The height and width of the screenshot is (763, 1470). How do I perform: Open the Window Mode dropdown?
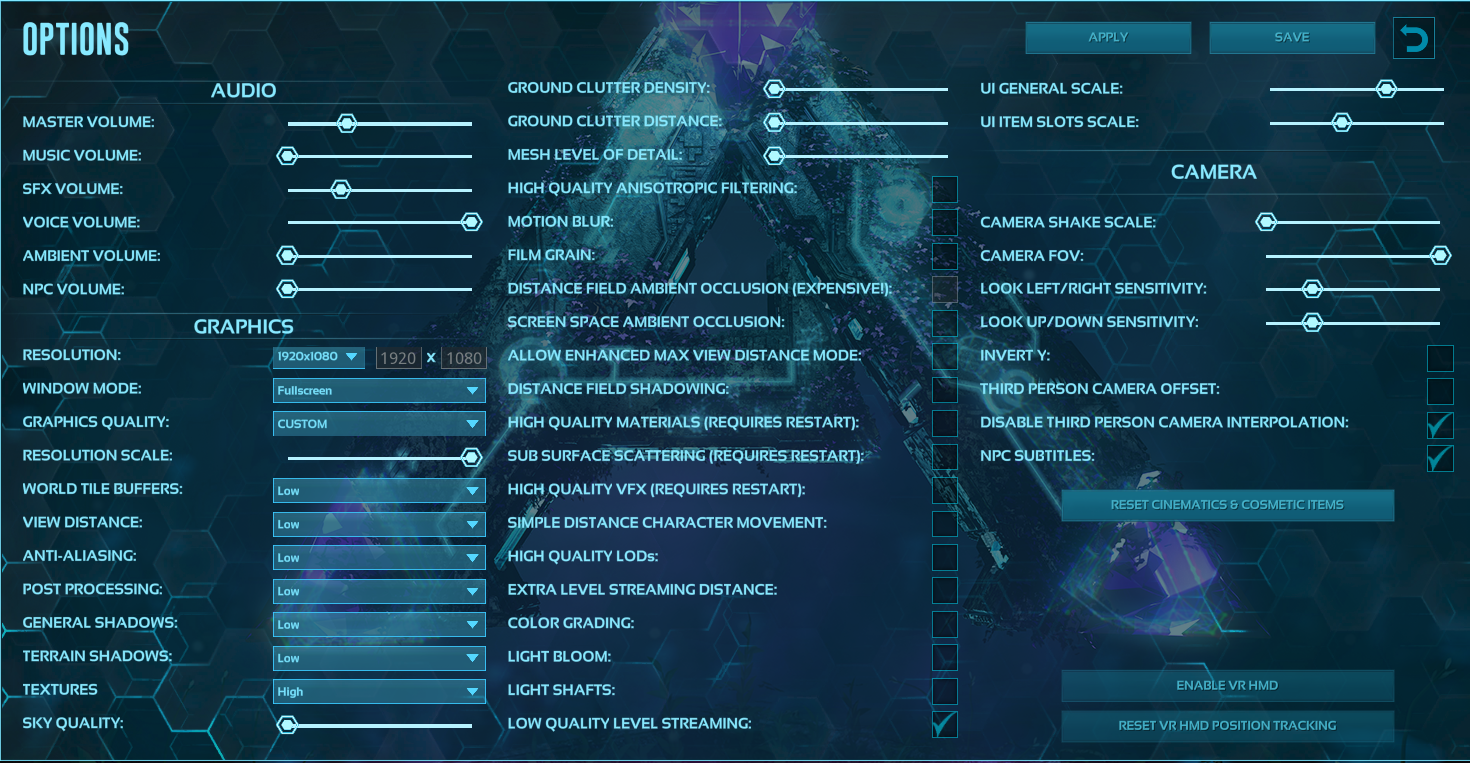[378, 390]
